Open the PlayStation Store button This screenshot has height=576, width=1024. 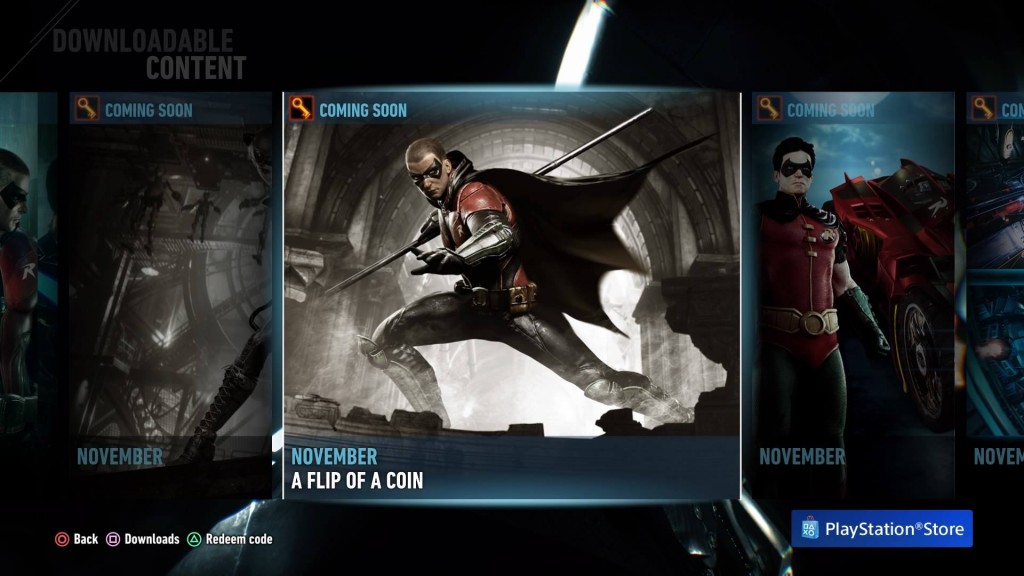(x=882, y=529)
